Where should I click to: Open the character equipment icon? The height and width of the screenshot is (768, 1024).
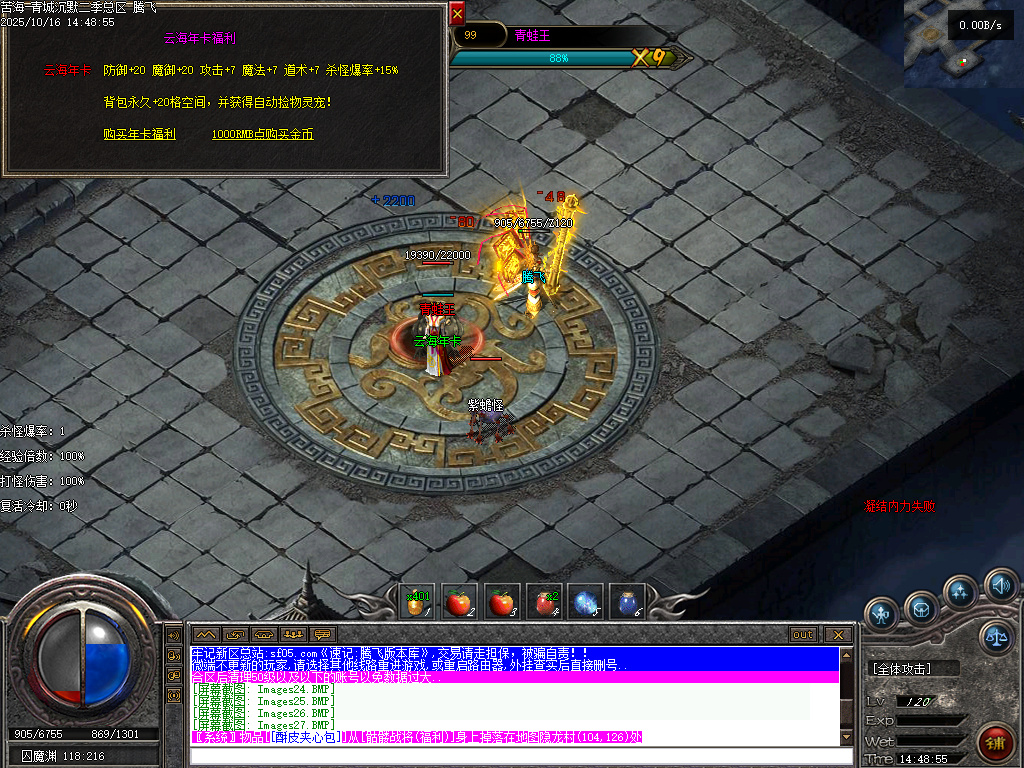click(x=882, y=612)
